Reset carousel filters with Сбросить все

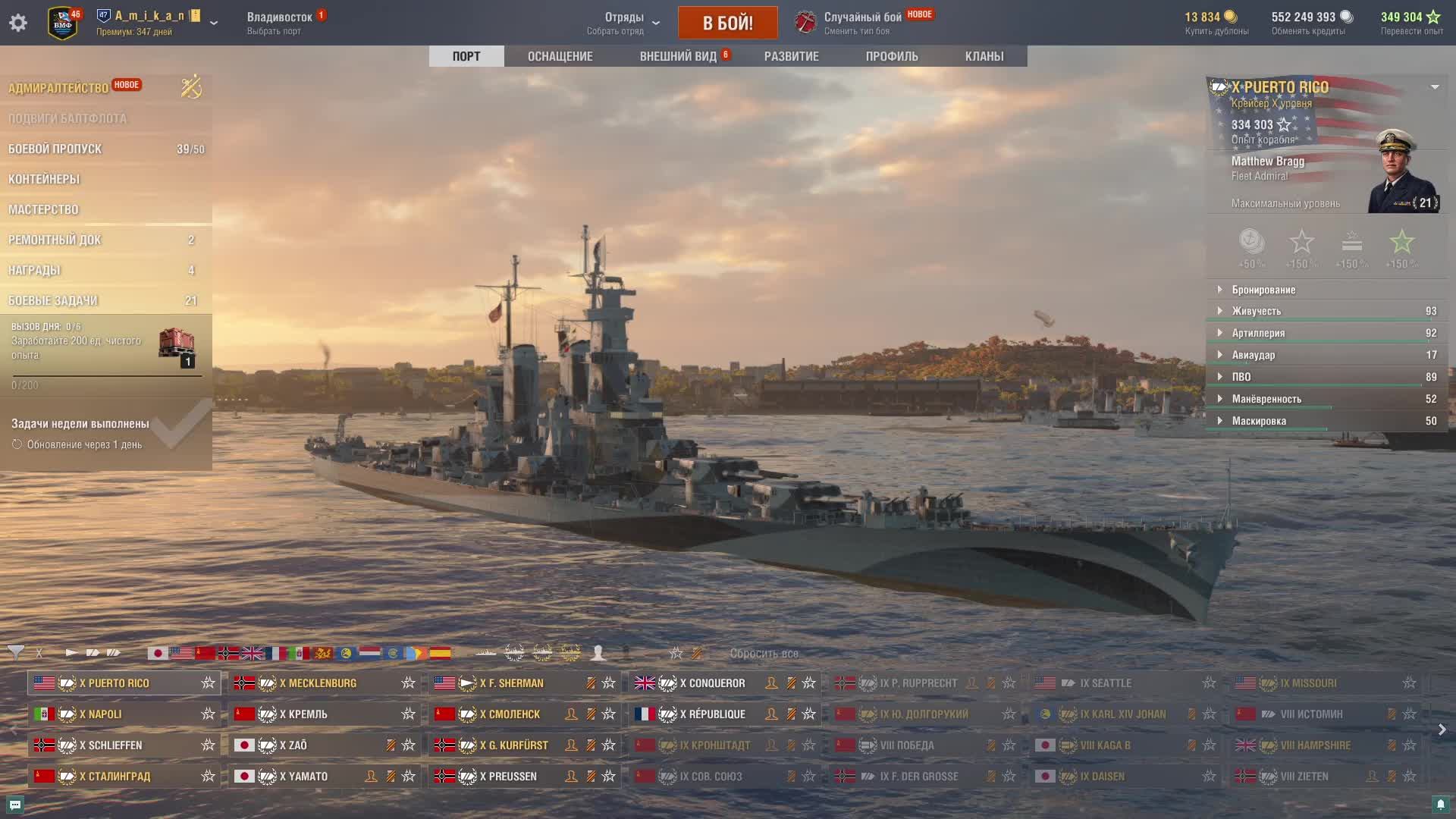tap(764, 654)
